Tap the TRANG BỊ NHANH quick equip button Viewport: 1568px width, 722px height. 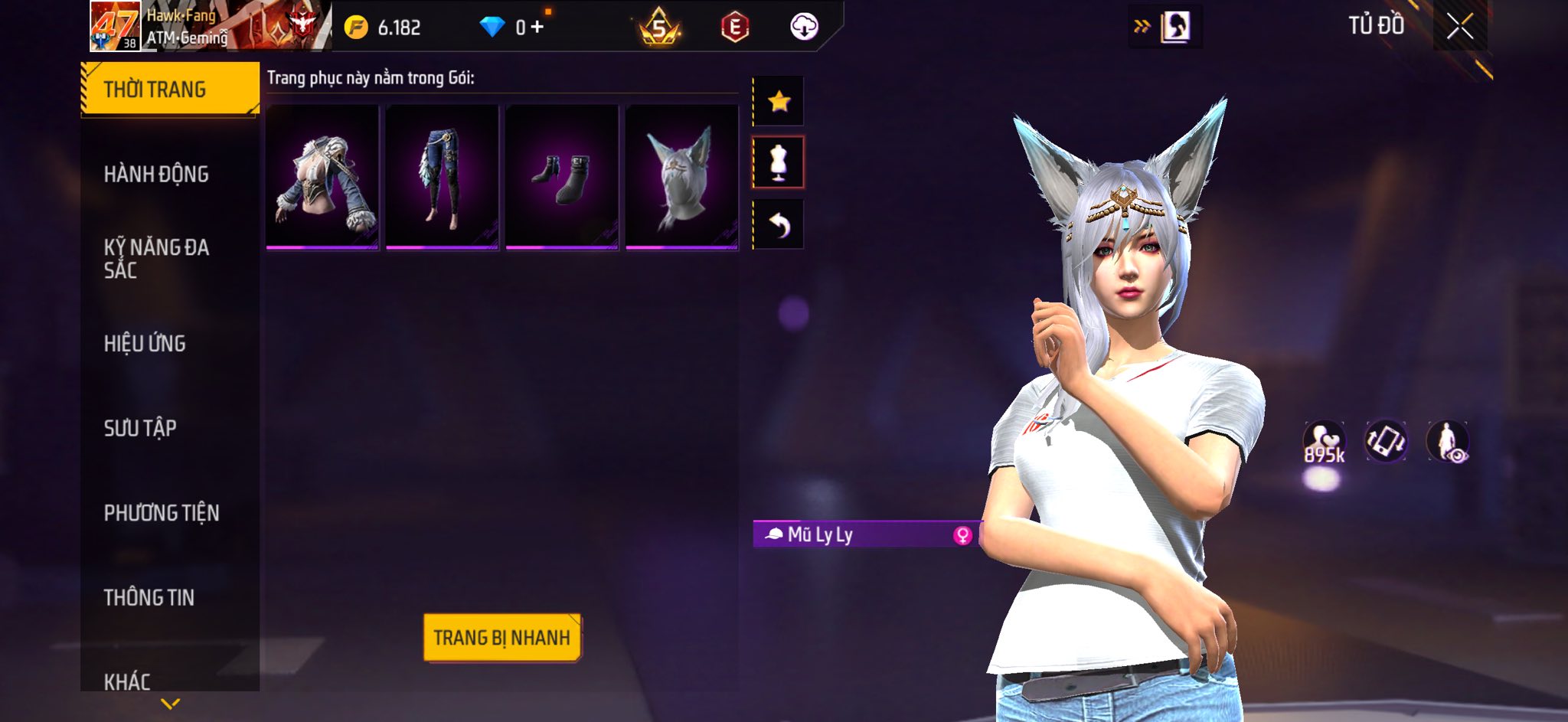point(501,637)
